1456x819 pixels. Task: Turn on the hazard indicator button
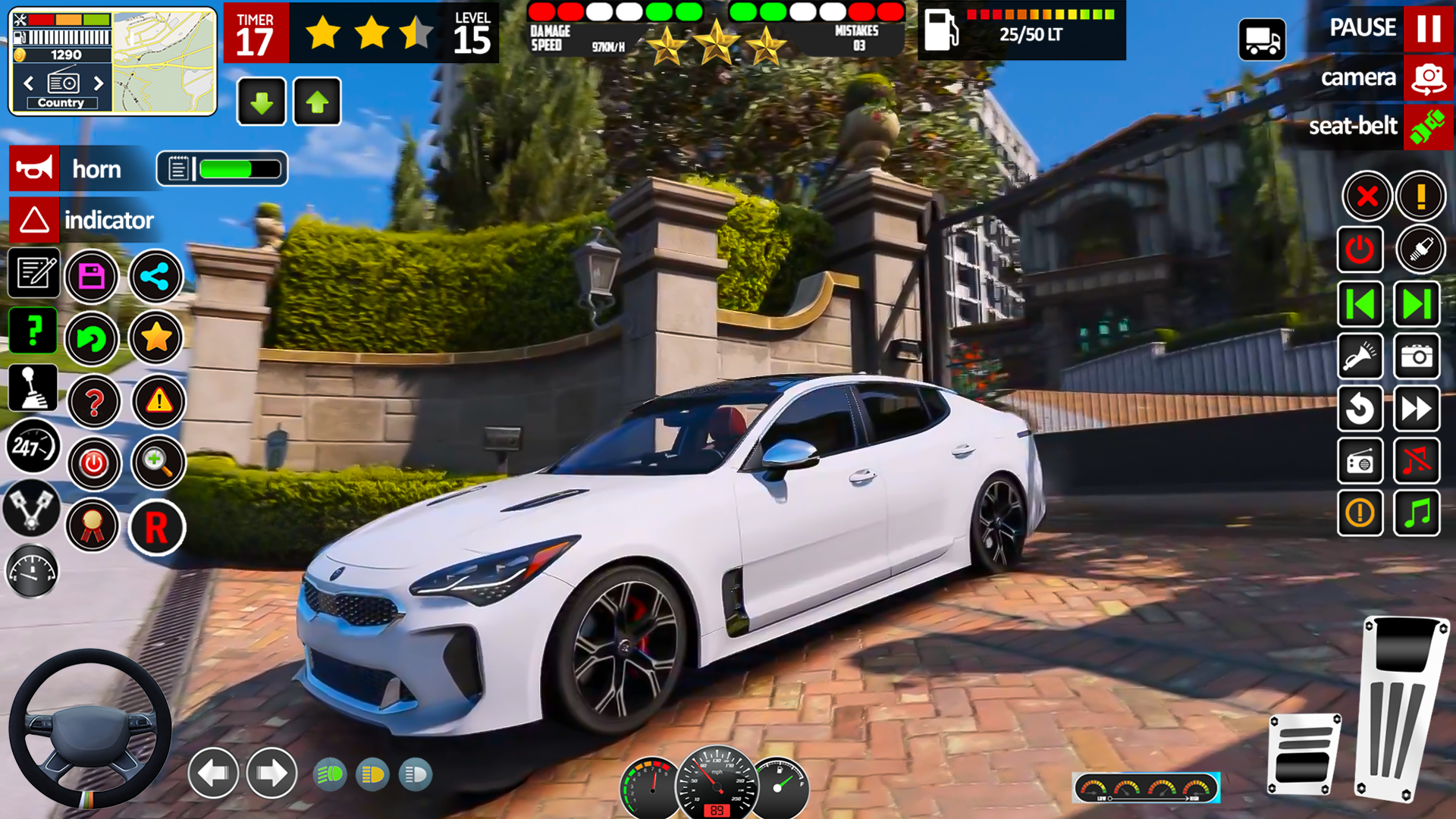(x=34, y=220)
